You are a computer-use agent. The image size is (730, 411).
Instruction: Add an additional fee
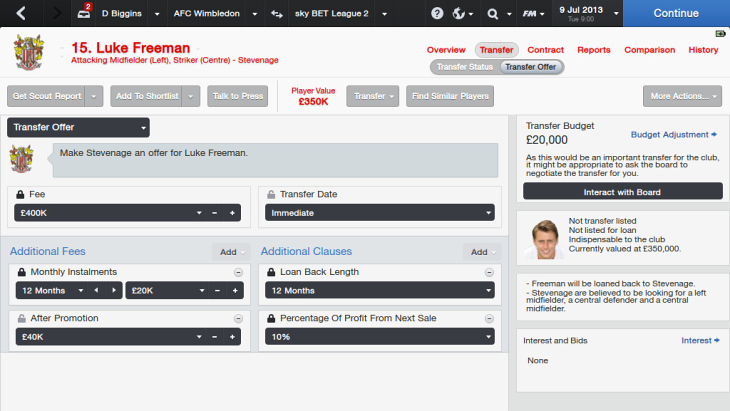tap(231, 252)
